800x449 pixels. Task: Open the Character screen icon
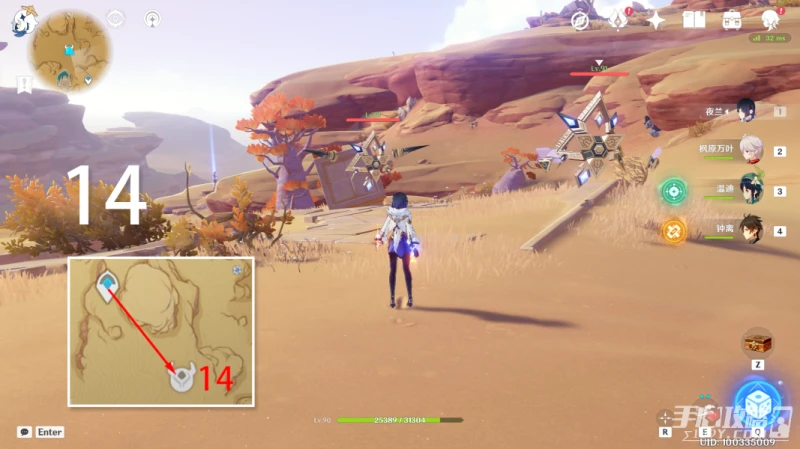(x=770, y=20)
